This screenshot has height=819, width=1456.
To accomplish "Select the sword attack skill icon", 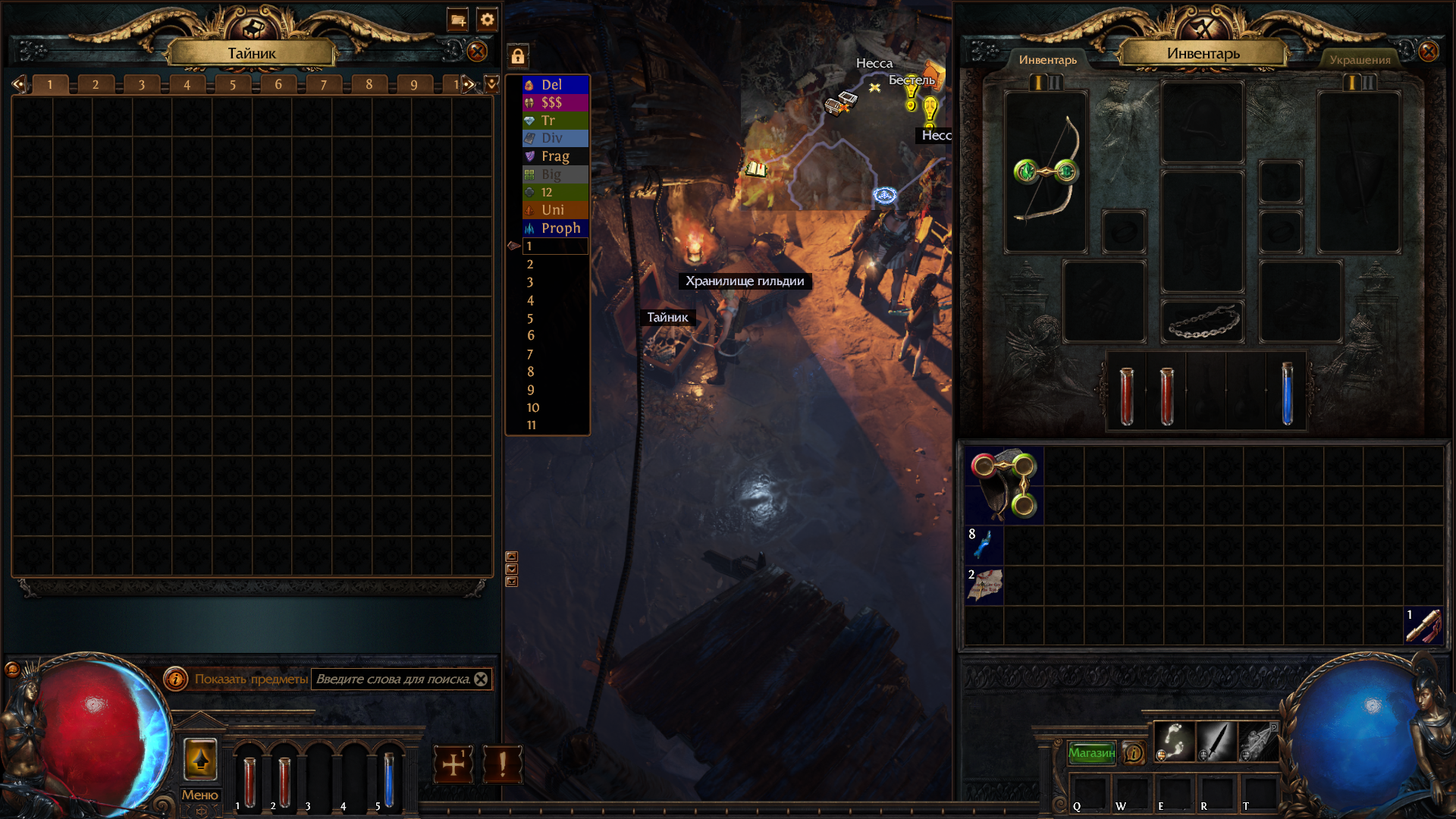I will coord(1216,742).
